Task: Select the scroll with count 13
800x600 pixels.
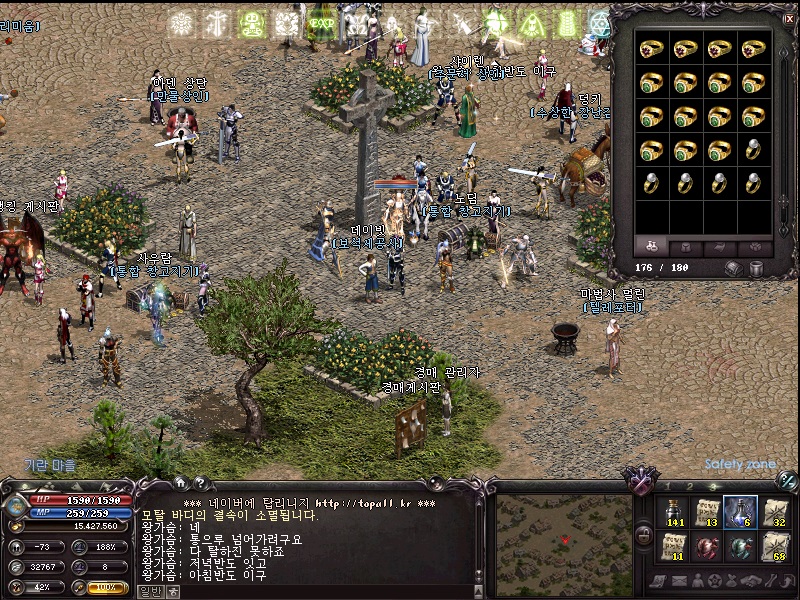Action: point(707,512)
